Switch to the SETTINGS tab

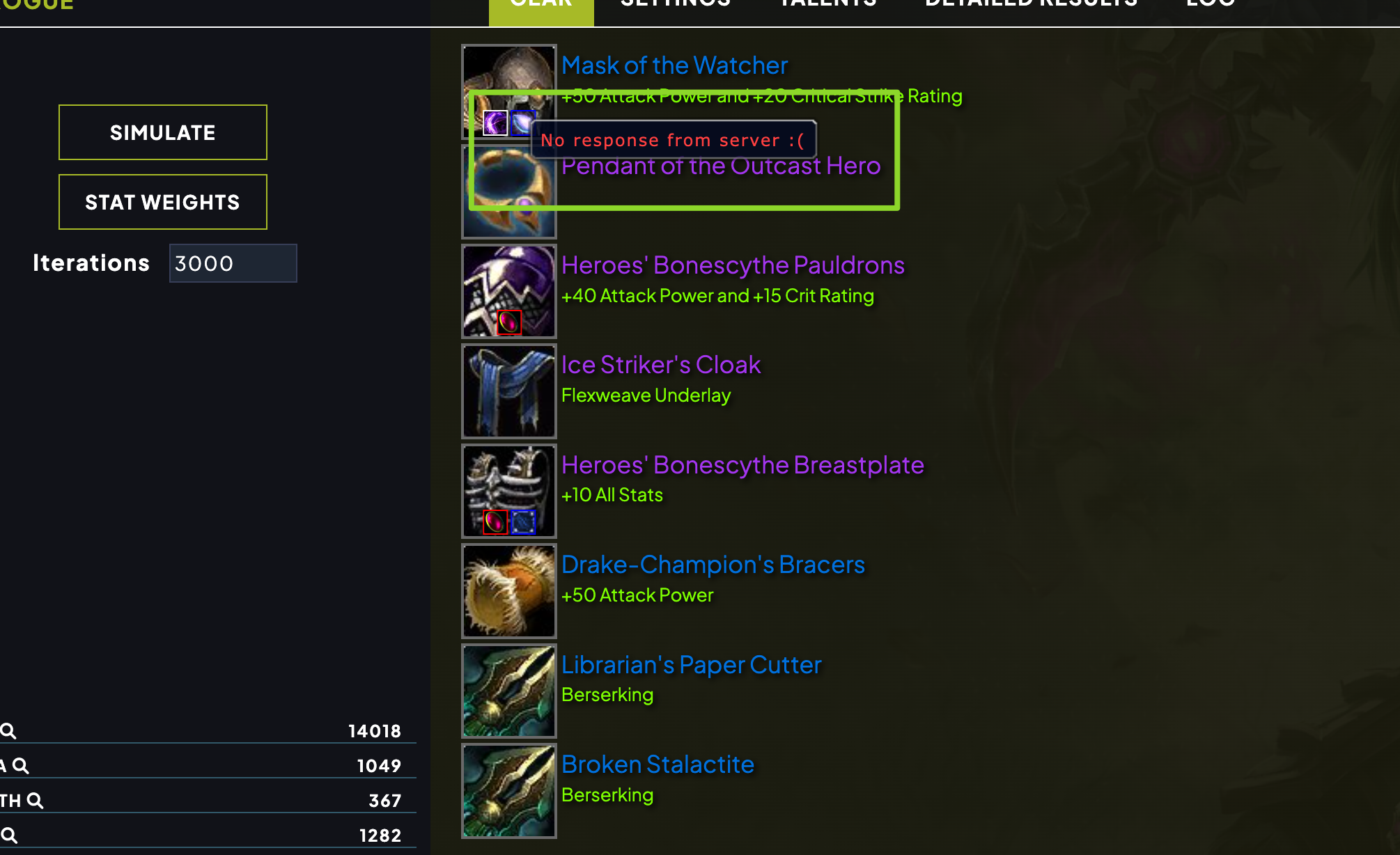pos(672,6)
